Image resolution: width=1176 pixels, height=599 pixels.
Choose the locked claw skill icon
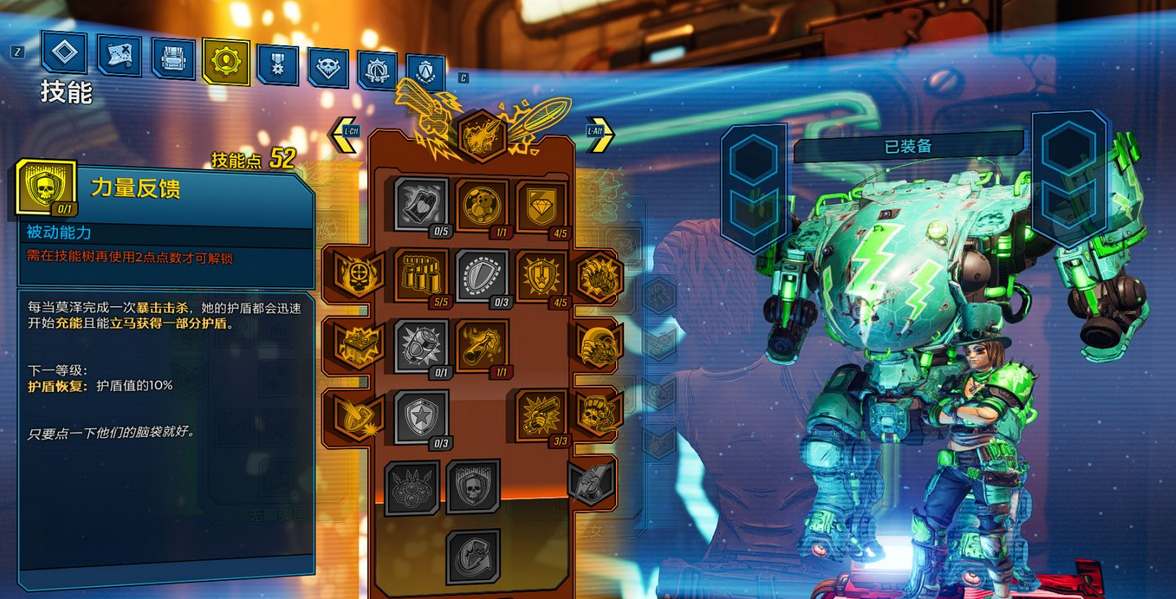(x=412, y=486)
